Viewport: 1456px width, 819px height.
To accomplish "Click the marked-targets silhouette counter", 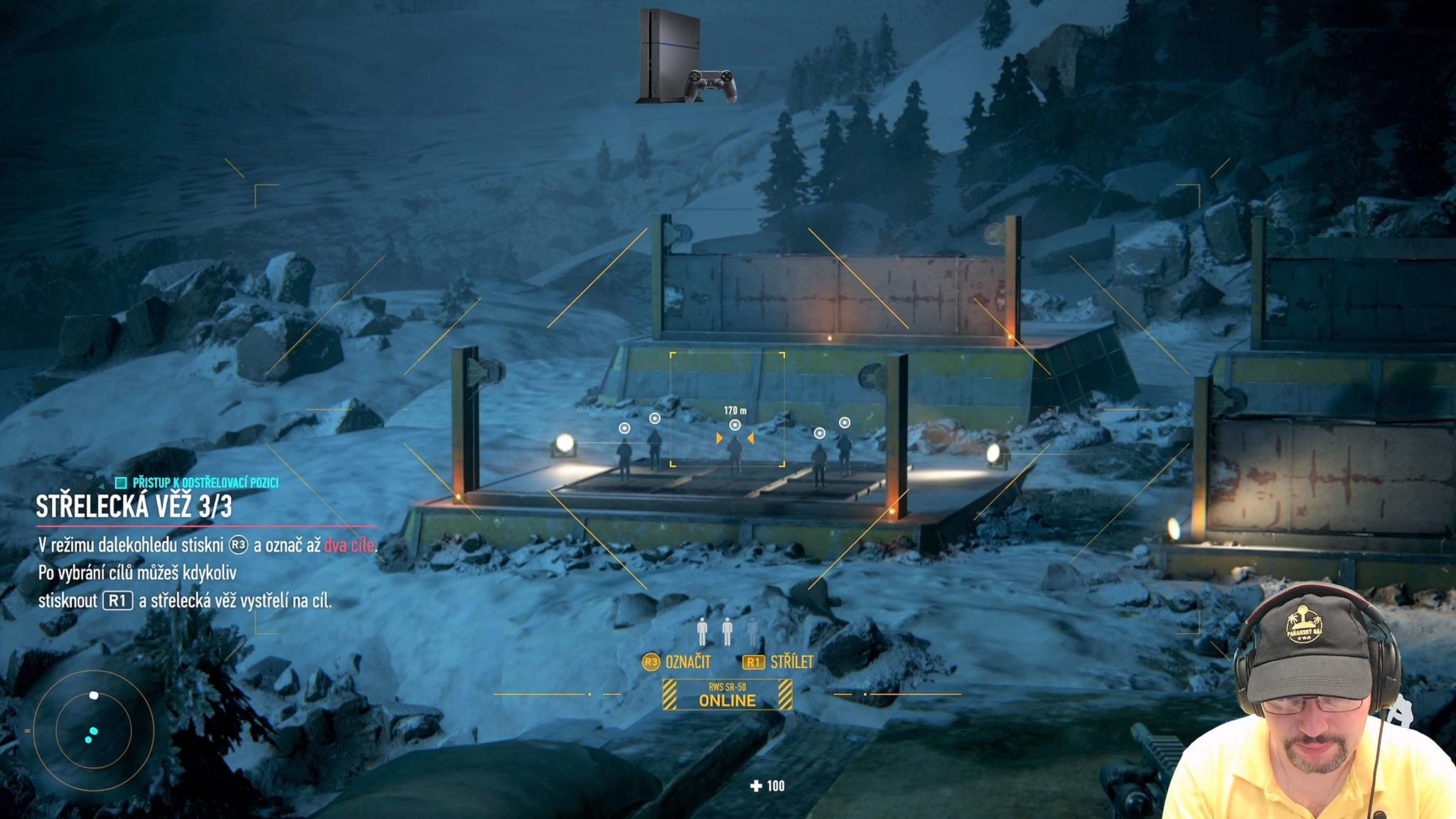I will point(727,631).
